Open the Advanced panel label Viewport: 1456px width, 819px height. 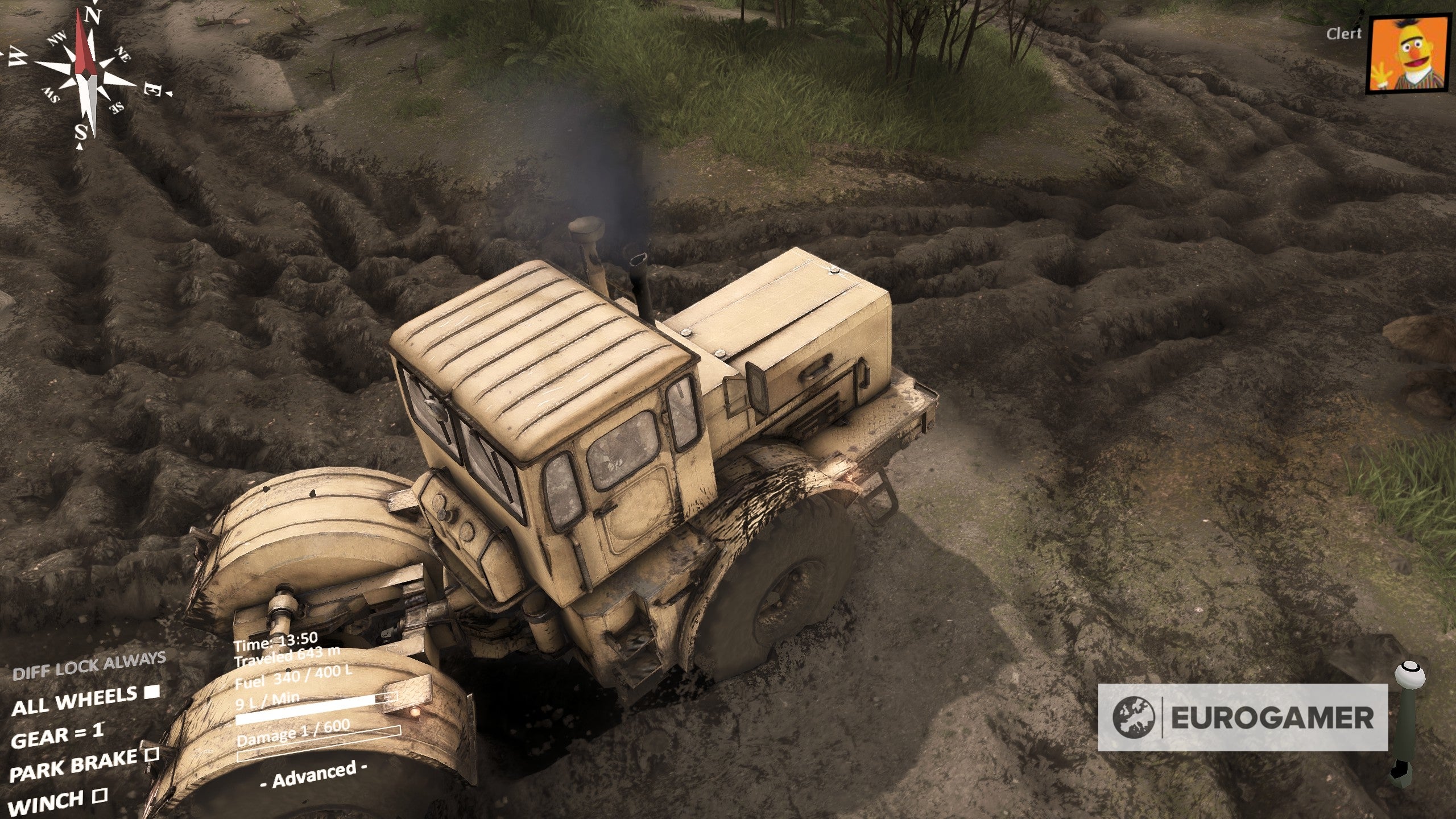tap(313, 774)
